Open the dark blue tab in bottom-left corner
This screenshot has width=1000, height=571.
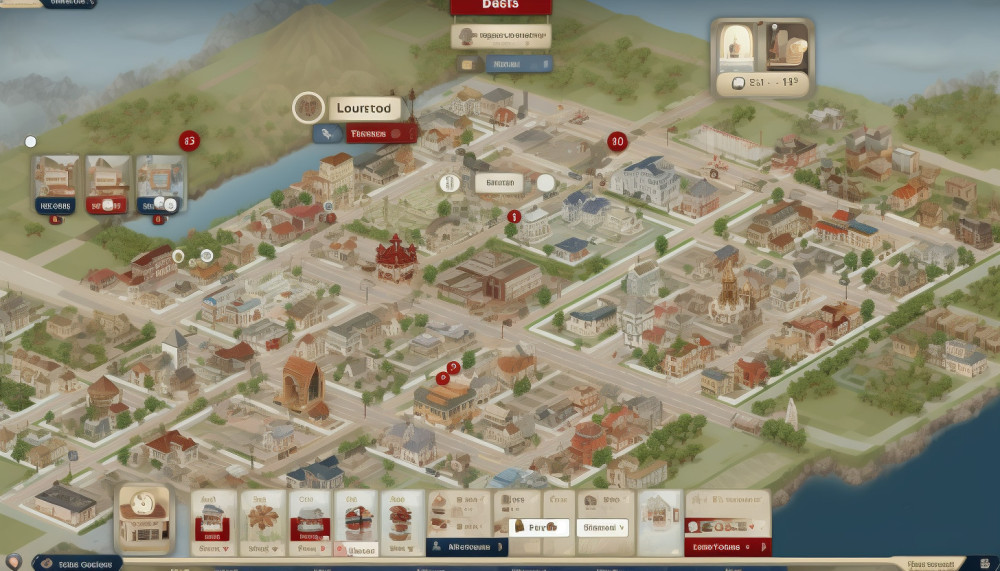(x=78, y=564)
